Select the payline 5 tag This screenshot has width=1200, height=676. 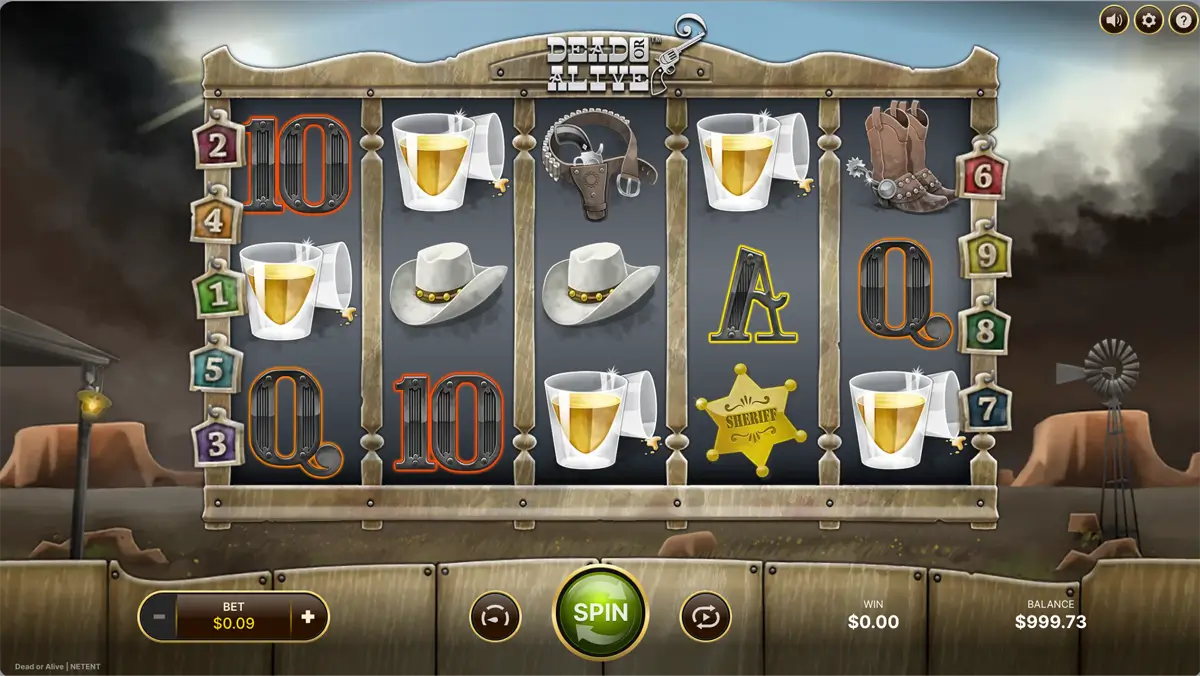click(211, 368)
